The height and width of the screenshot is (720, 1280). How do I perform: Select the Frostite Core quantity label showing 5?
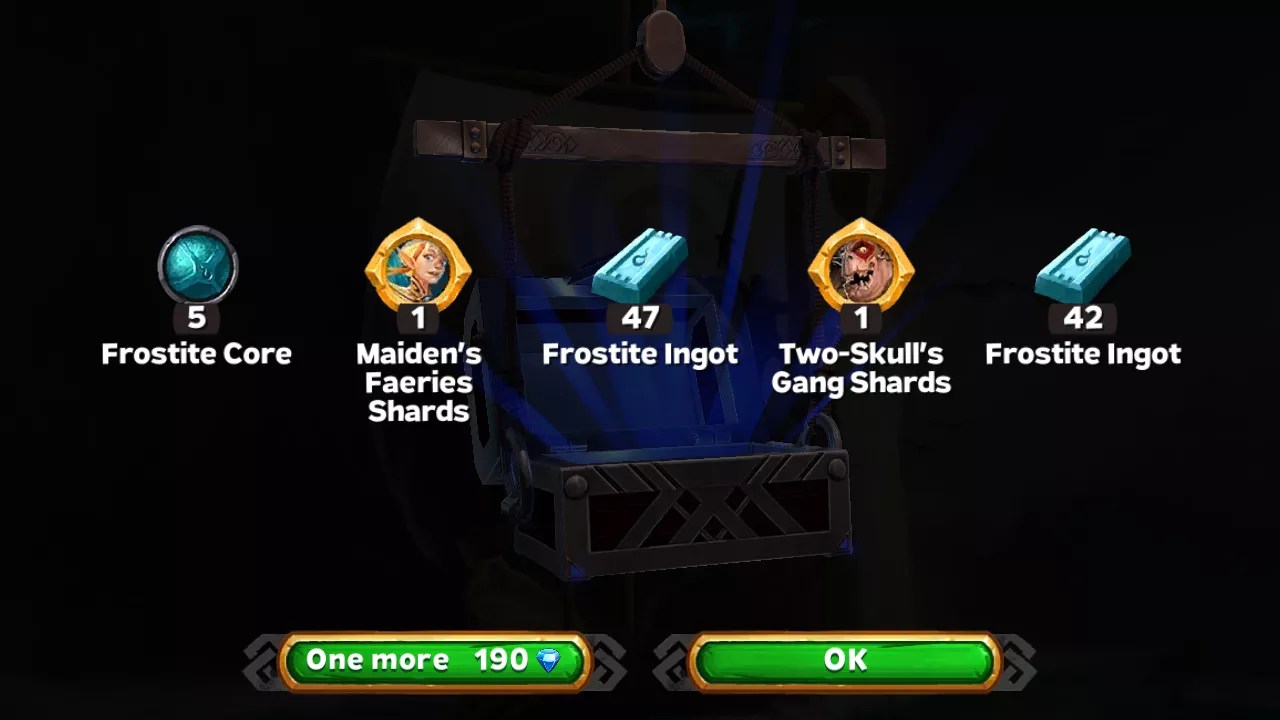click(196, 318)
